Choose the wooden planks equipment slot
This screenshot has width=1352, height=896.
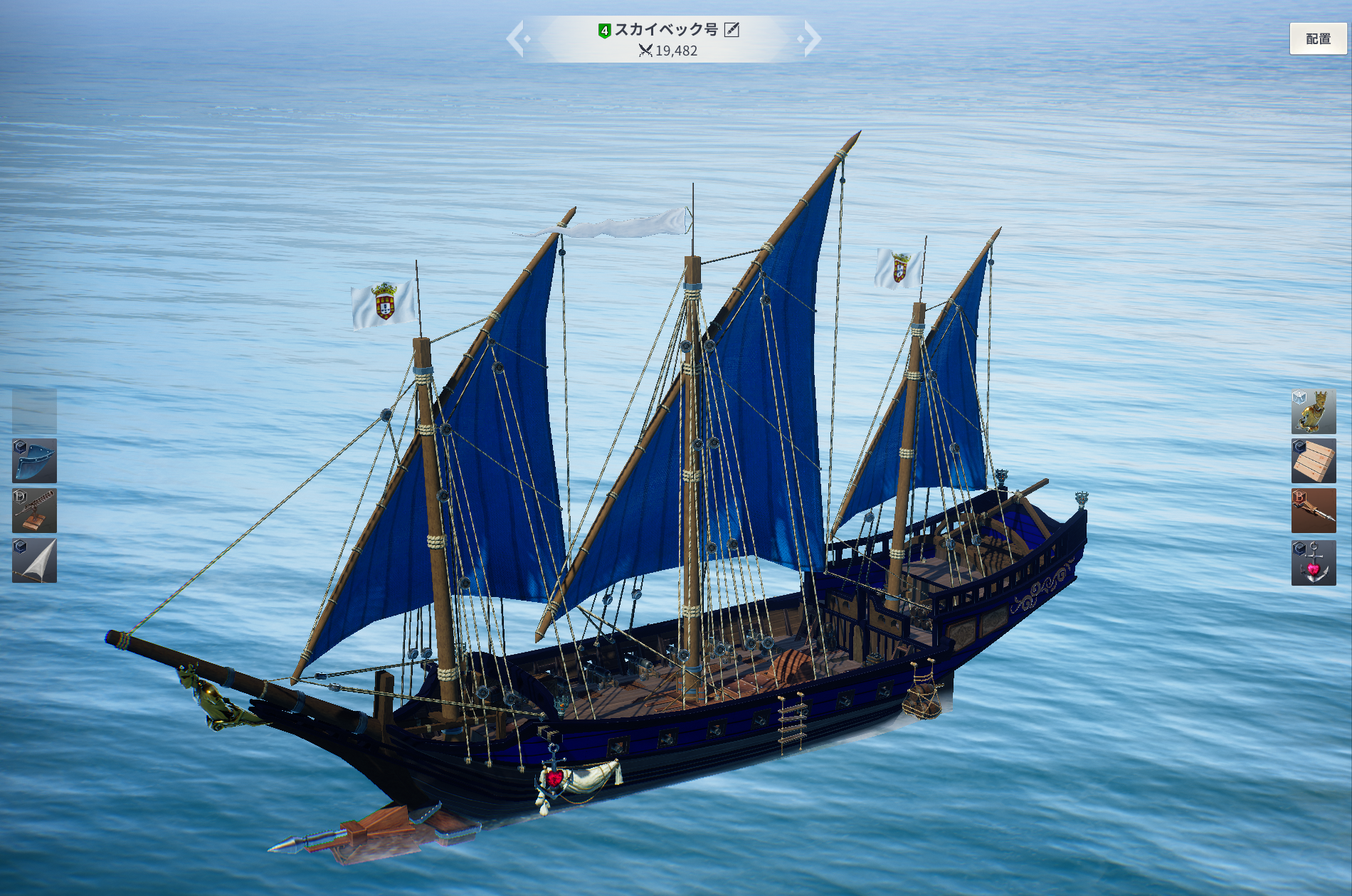[1314, 461]
